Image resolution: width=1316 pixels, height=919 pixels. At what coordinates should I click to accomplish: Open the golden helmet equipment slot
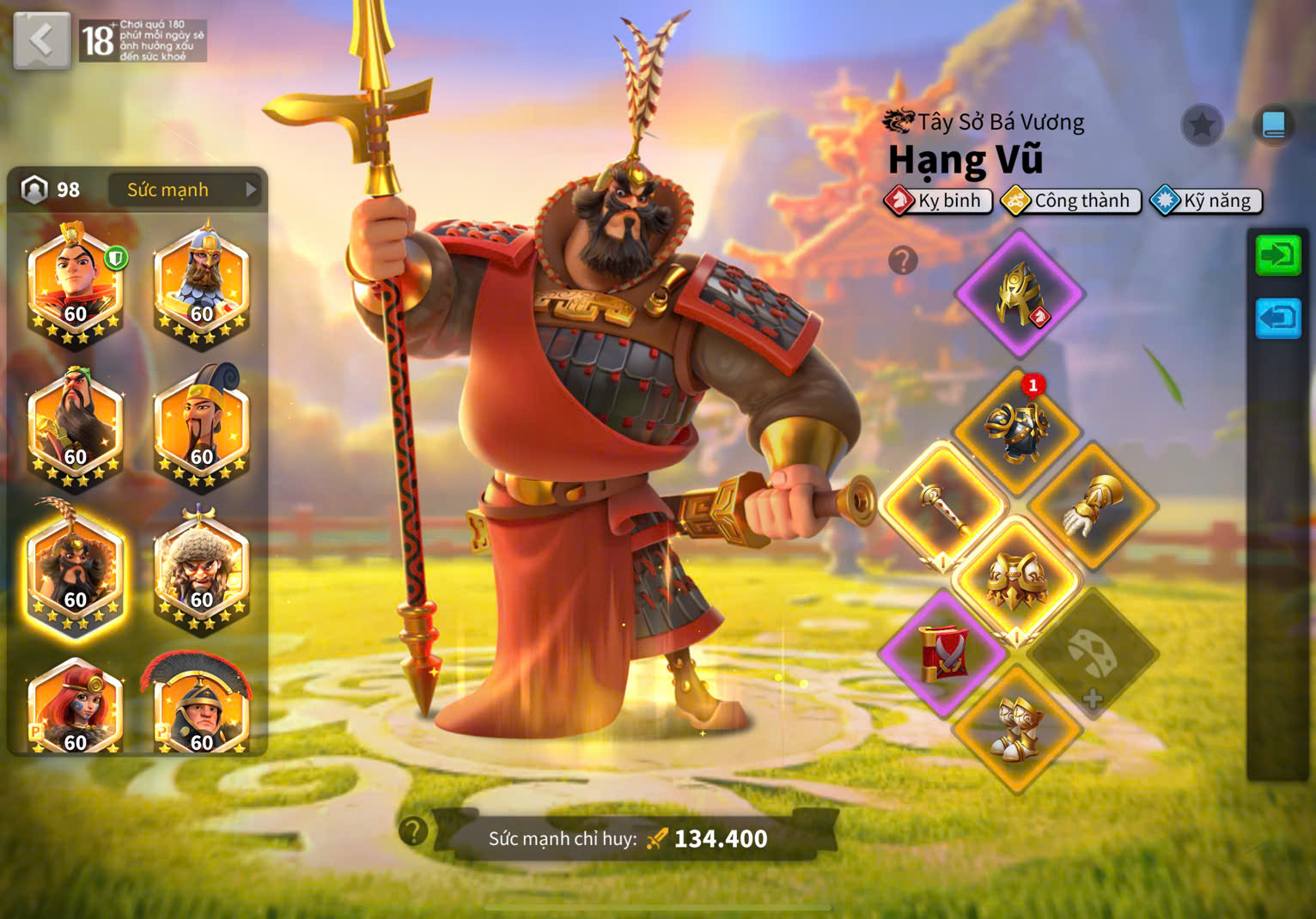pos(1019,294)
